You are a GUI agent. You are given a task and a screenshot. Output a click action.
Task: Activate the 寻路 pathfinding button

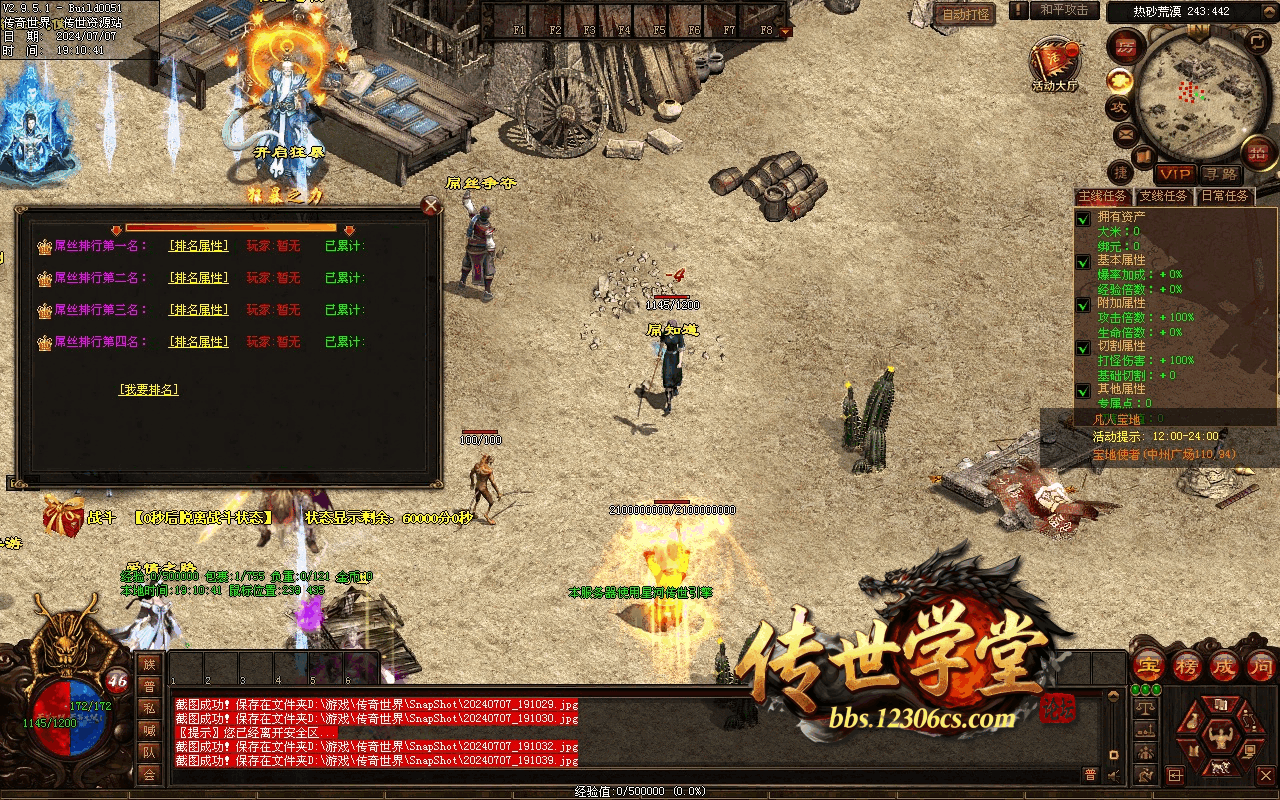1219,174
